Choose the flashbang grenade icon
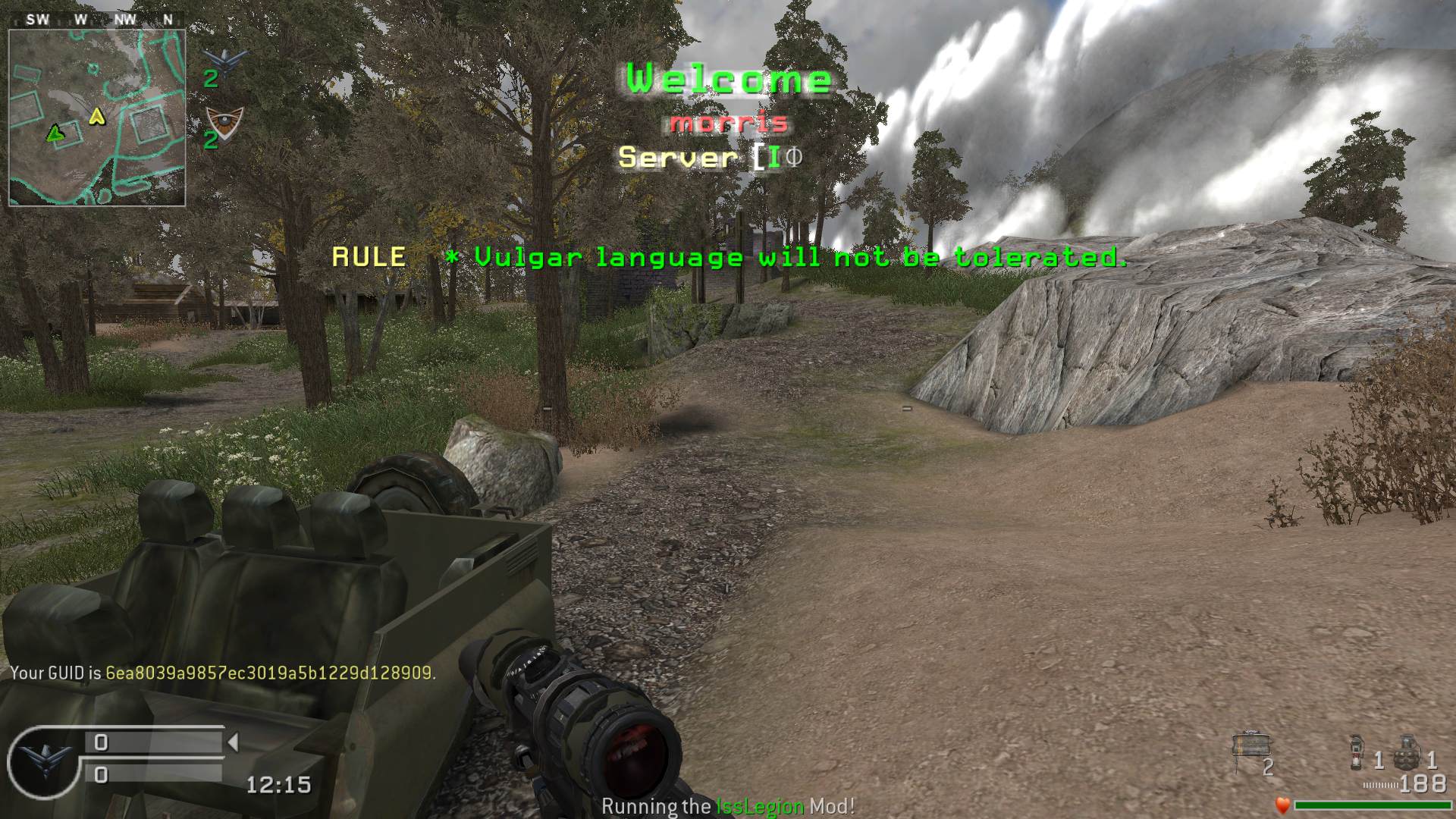The width and height of the screenshot is (1456, 819). [1357, 752]
